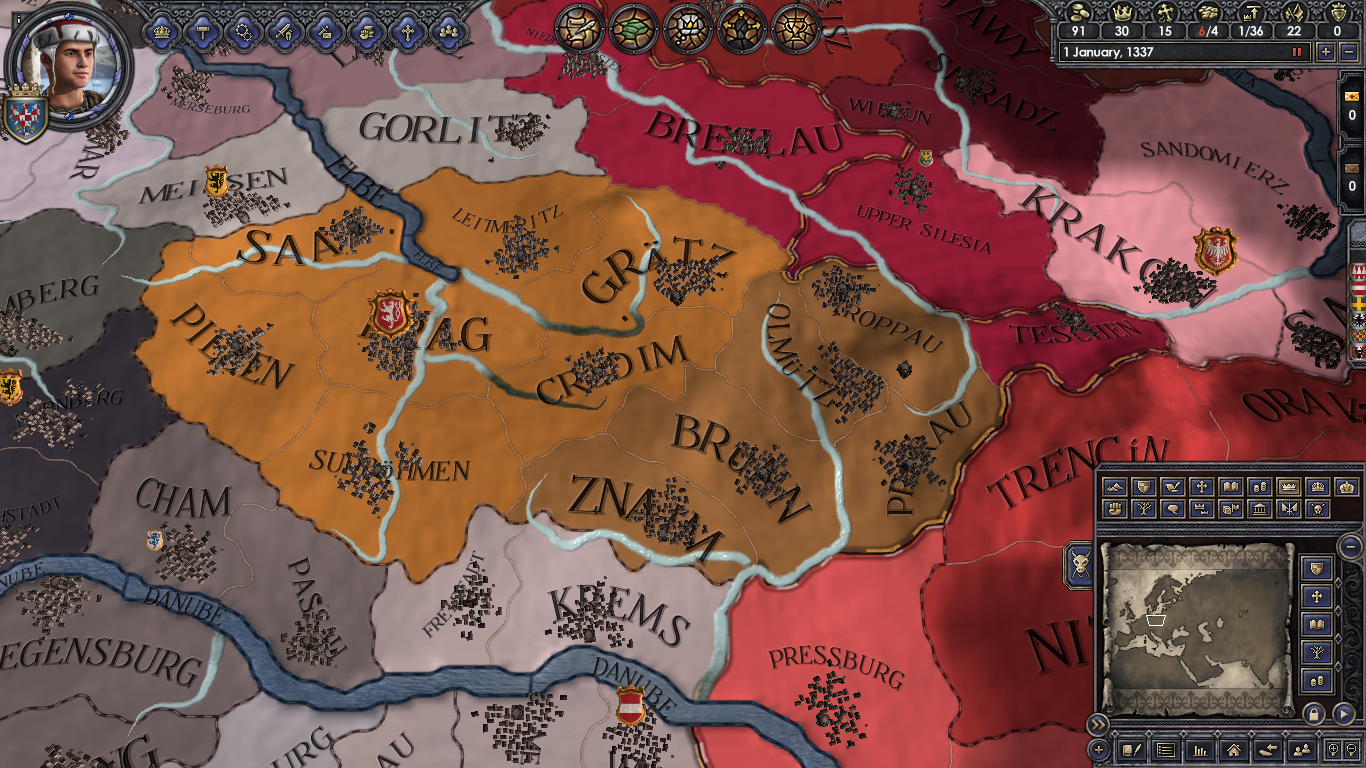Open the Military screen with the sword icon
This screenshot has width=1366, height=768.
click(284, 32)
